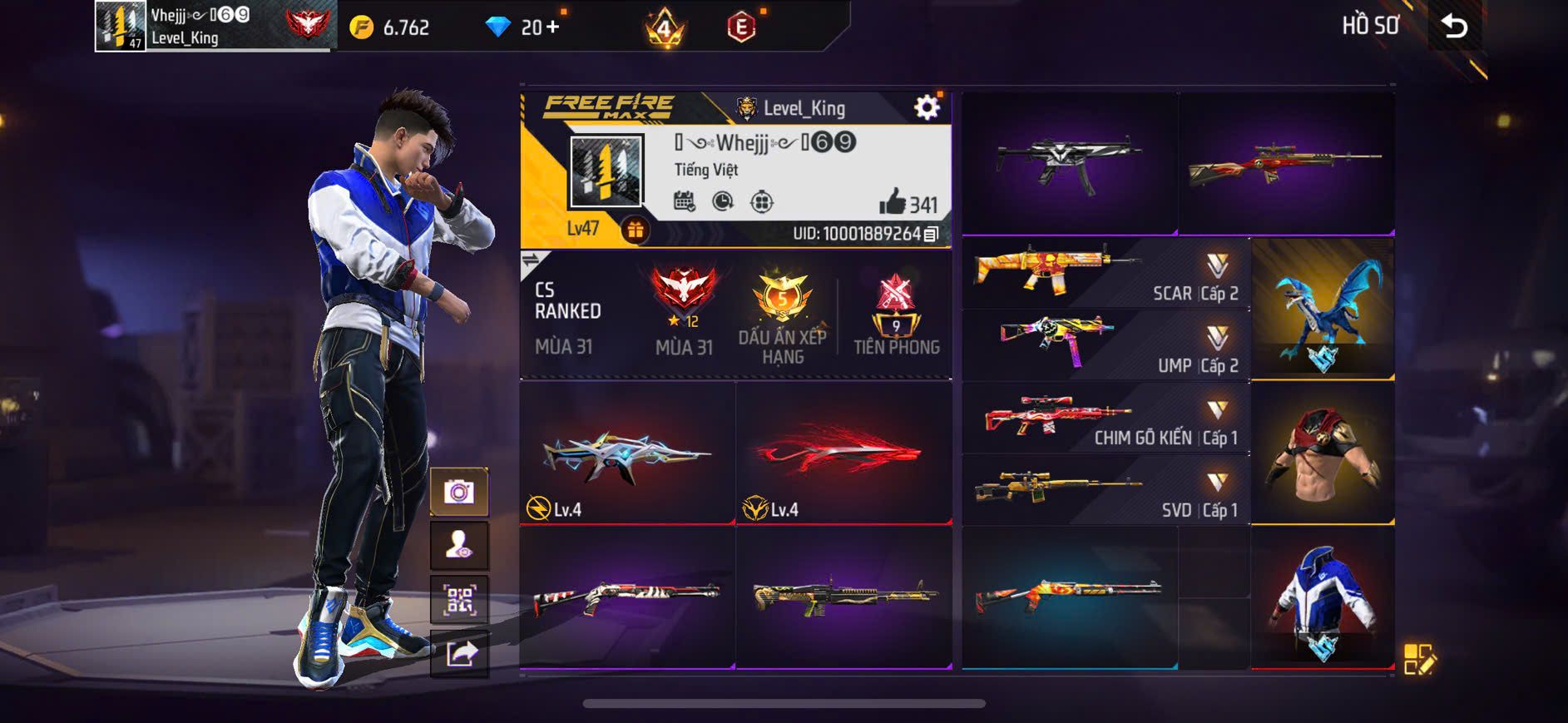This screenshot has width=1568, height=723.
Task: Open the camera photo mode
Action: (458, 492)
